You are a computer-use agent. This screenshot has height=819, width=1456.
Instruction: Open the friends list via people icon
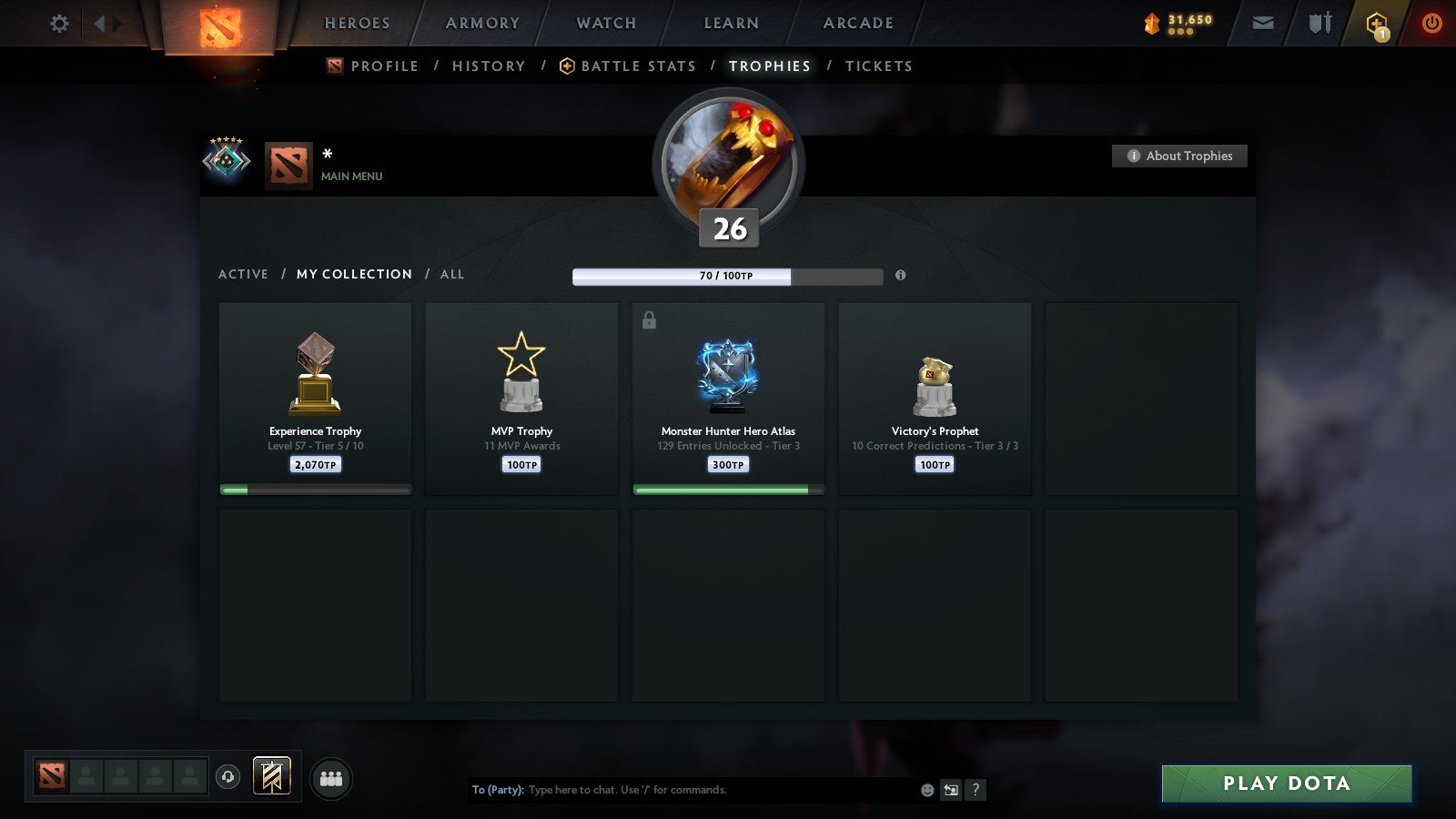pyautogui.click(x=331, y=778)
